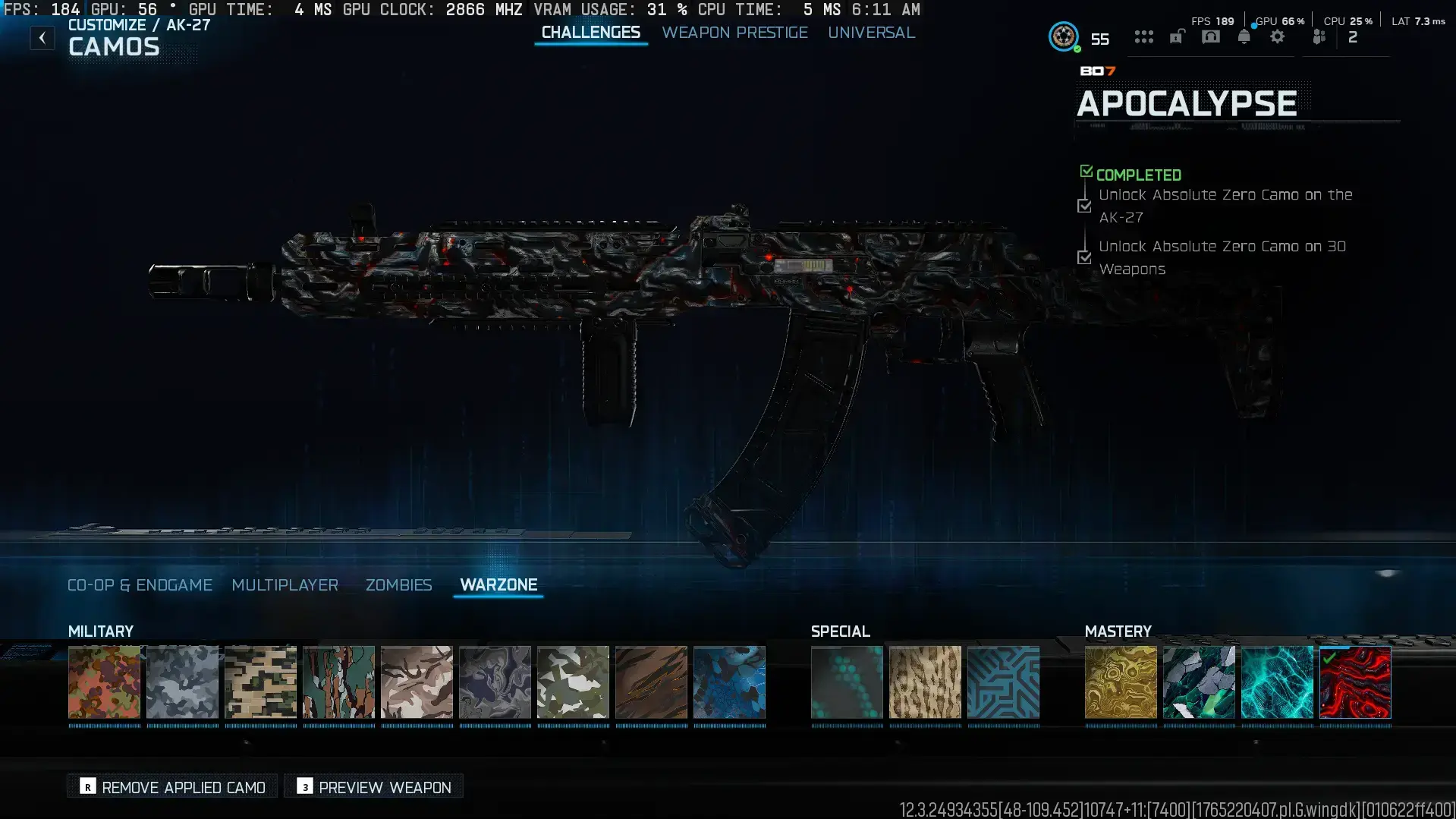Open the ZOMBIES camo category

pos(398,584)
